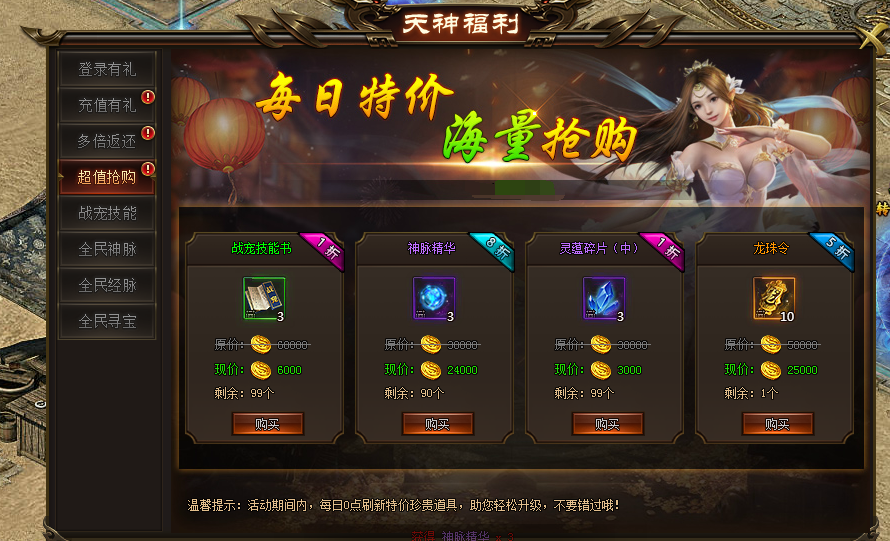
Task: Switch to the 战宠技能 tab
Action: coord(107,213)
